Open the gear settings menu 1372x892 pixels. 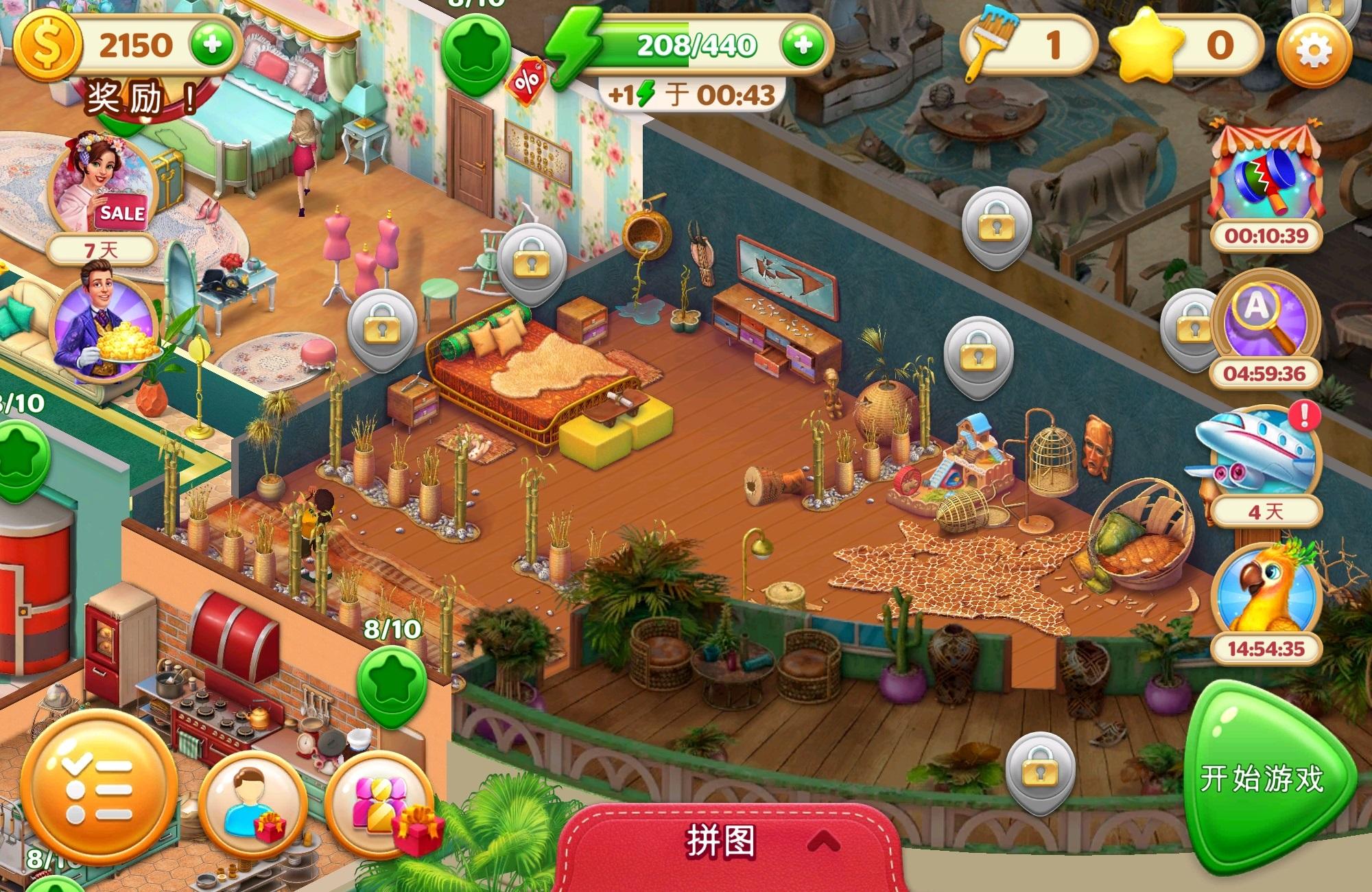click(x=1313, y=51)
